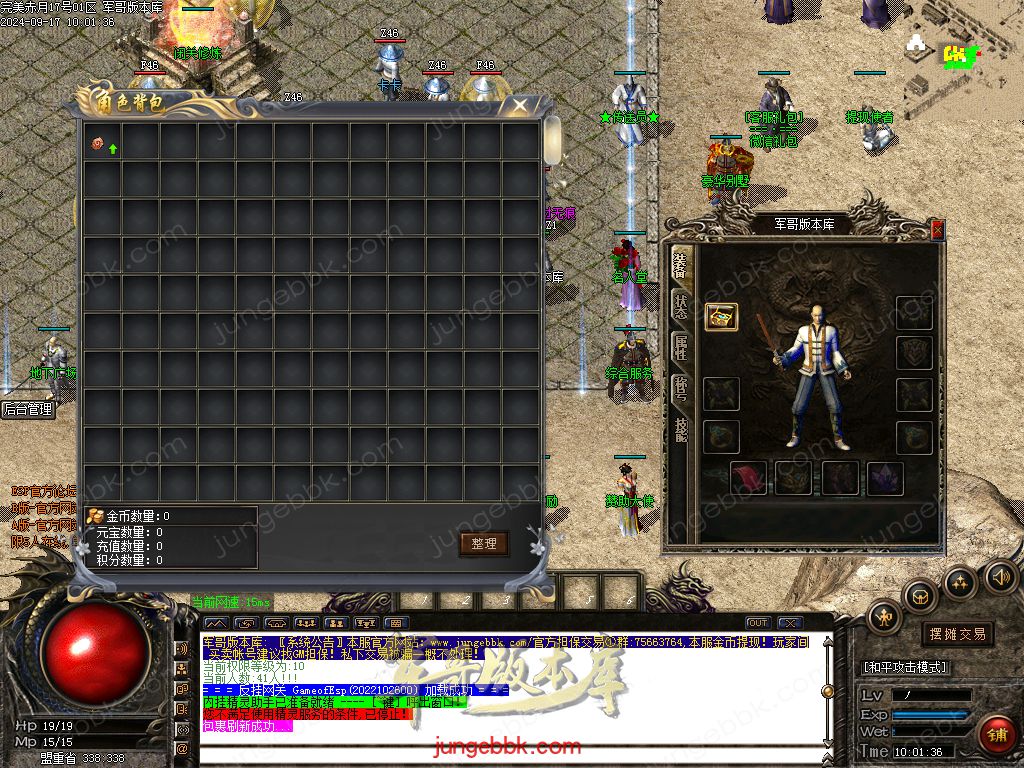Click the 整理 sort button in the bag
Screen dimensions: 1024x768
click(x=484, y=543)
